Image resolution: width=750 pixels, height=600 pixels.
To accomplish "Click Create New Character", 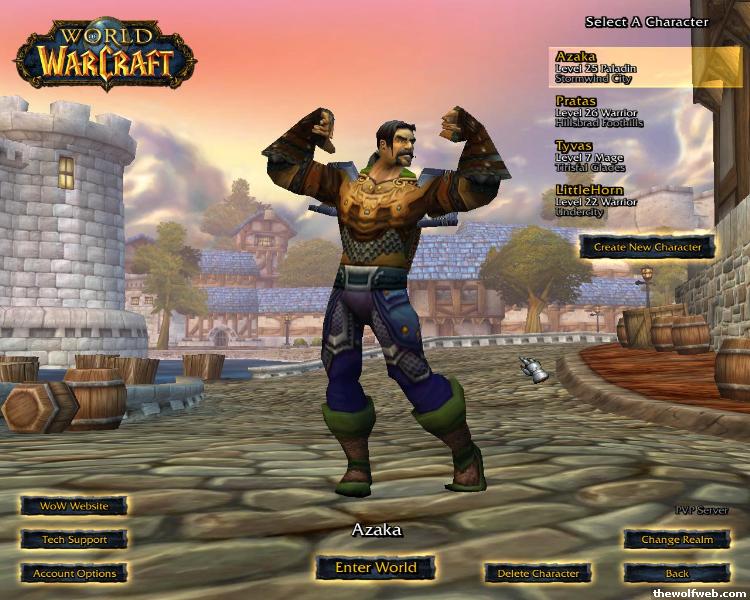I will pyautogui.click(x=647, y=246).
